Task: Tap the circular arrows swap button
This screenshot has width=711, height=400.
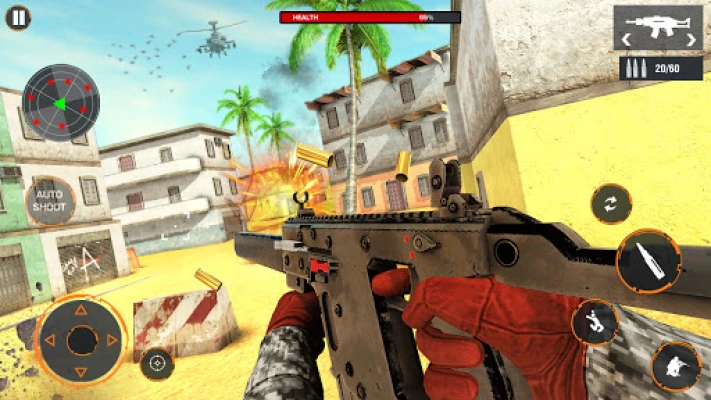Action: 610,204
